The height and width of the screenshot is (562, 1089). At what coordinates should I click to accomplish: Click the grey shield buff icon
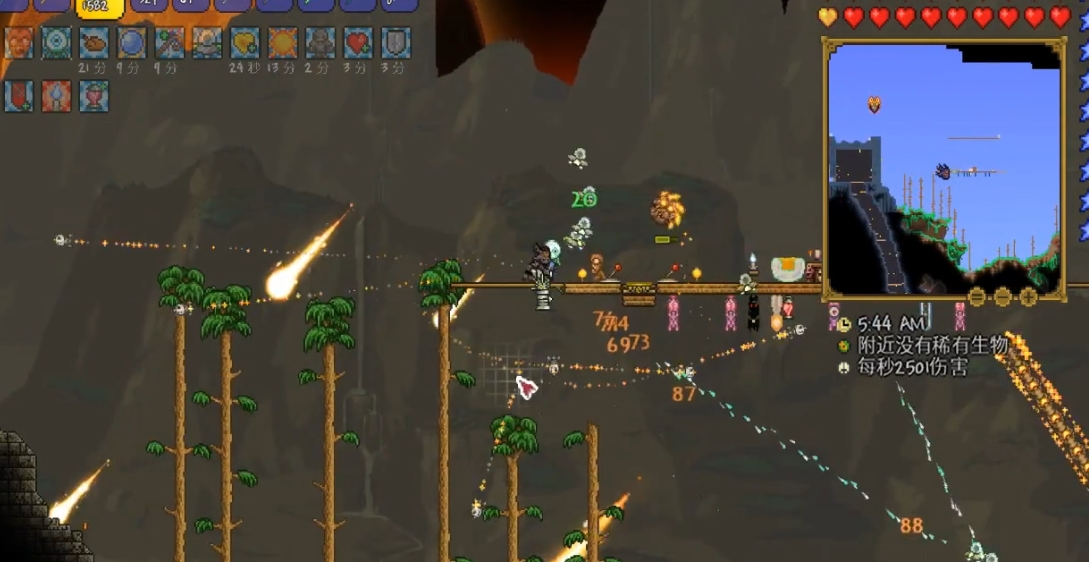[x=396, y=43]
